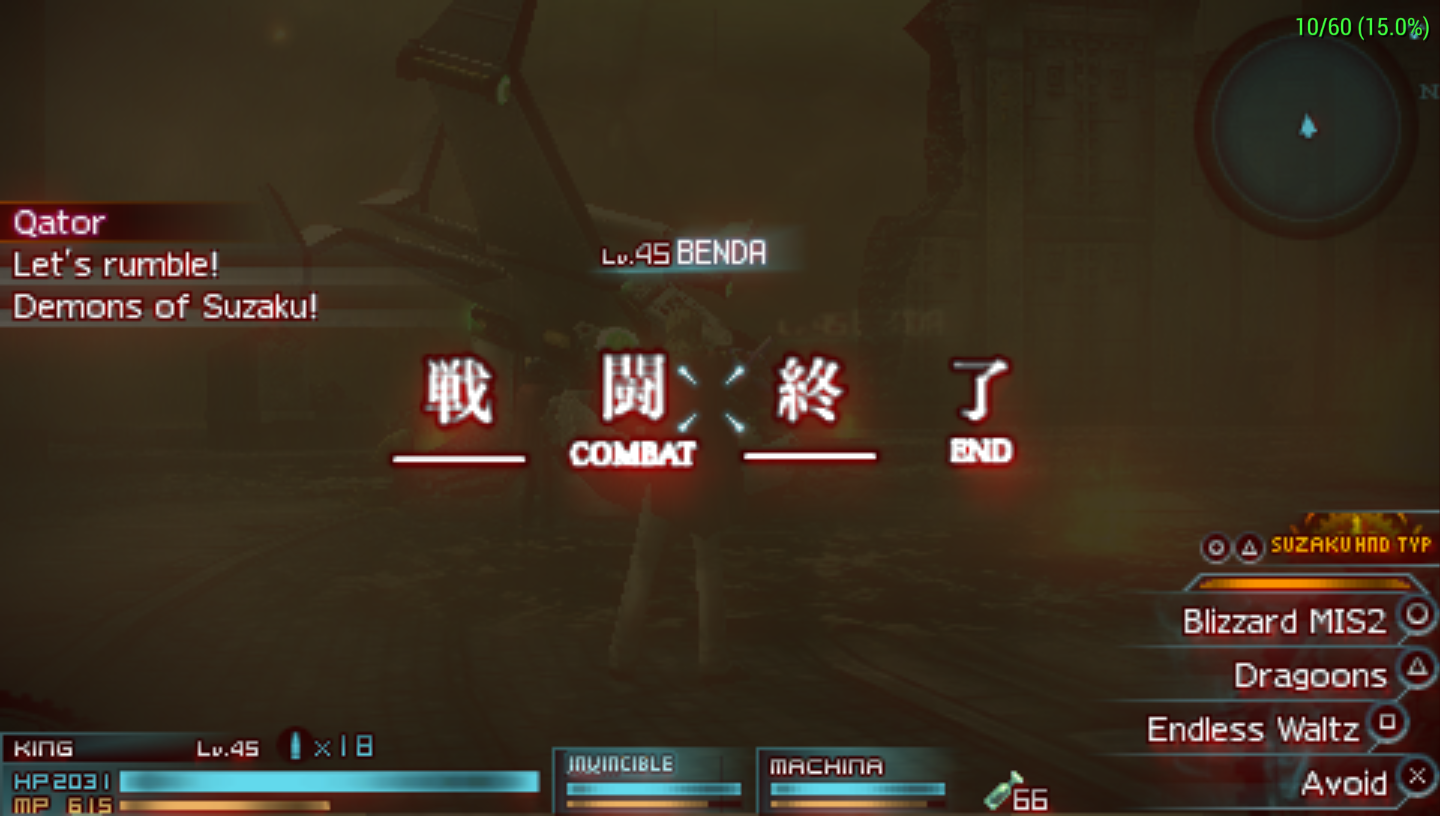1440x816 pixels.
Task: Click the minimap in the top-right corner
Action: (x=1306, y=130)
